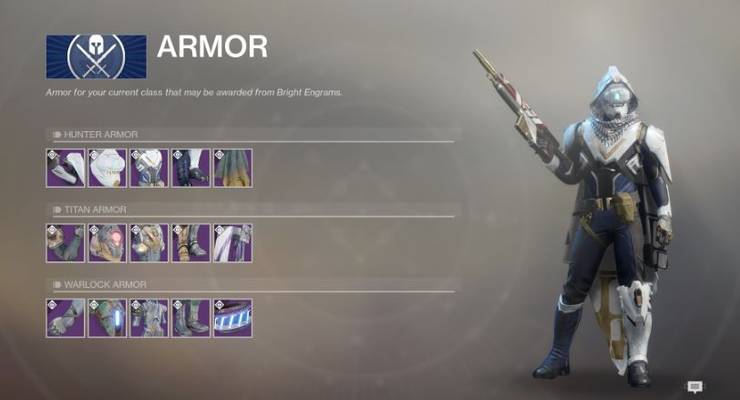Image resolution: width=740 pixels, height=400 pixels.
Task: Pick the Titan leg armor slot
Action: click(190, 243)
